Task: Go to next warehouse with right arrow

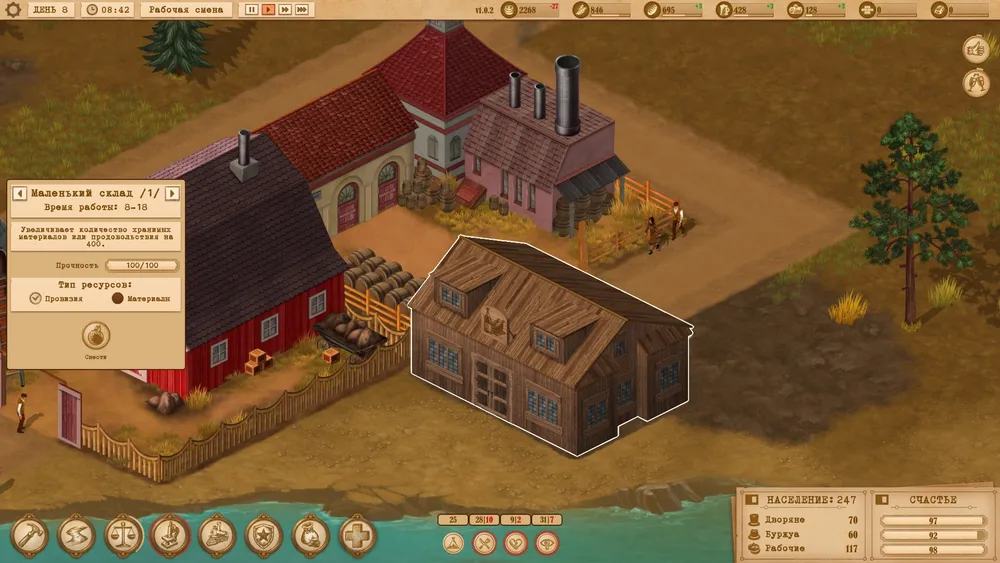Action: (x=171, y=193)
